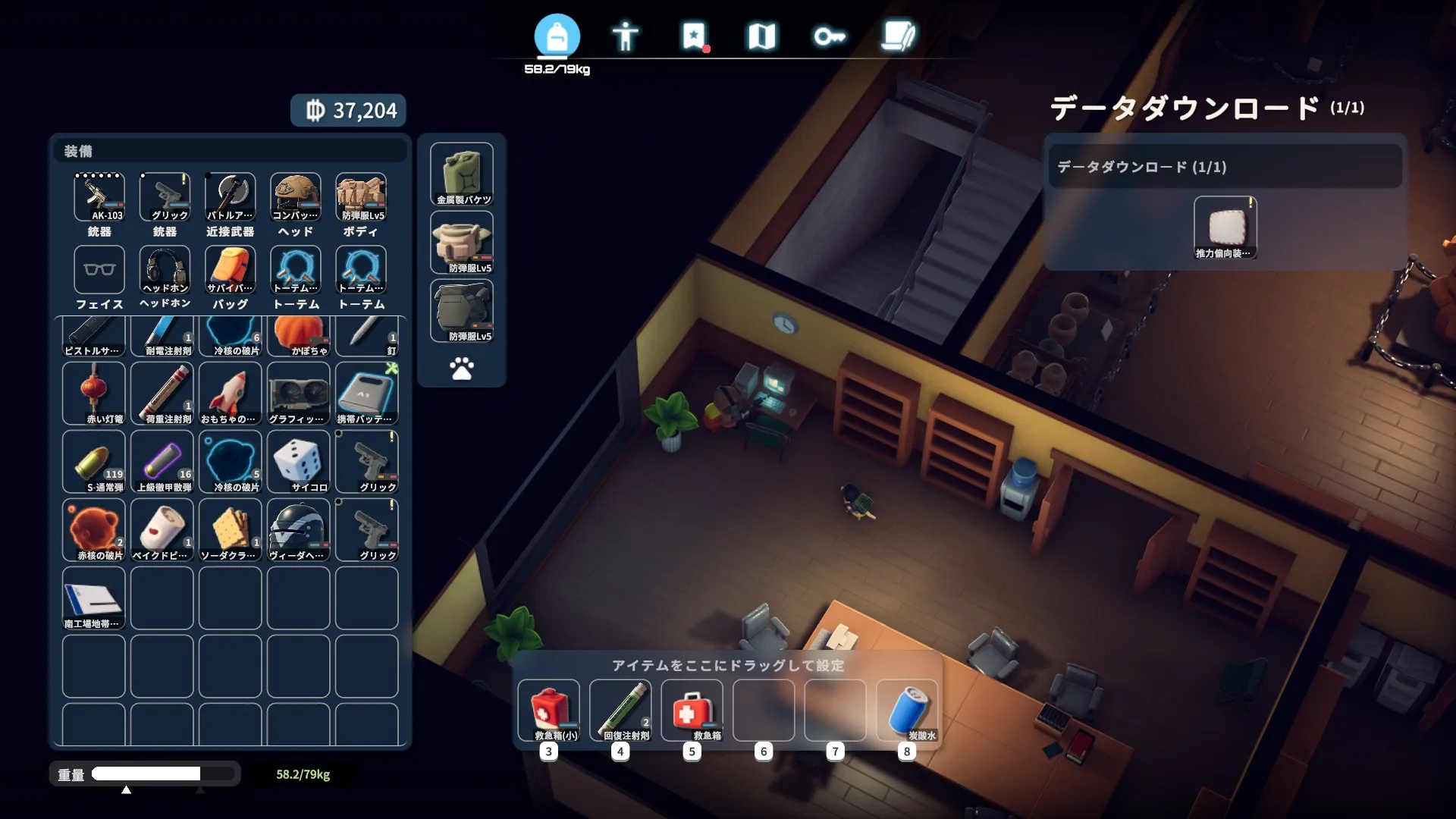Select the orange survival backpack slot
The image size is (1456, 819).
click(x=231, y=270)
